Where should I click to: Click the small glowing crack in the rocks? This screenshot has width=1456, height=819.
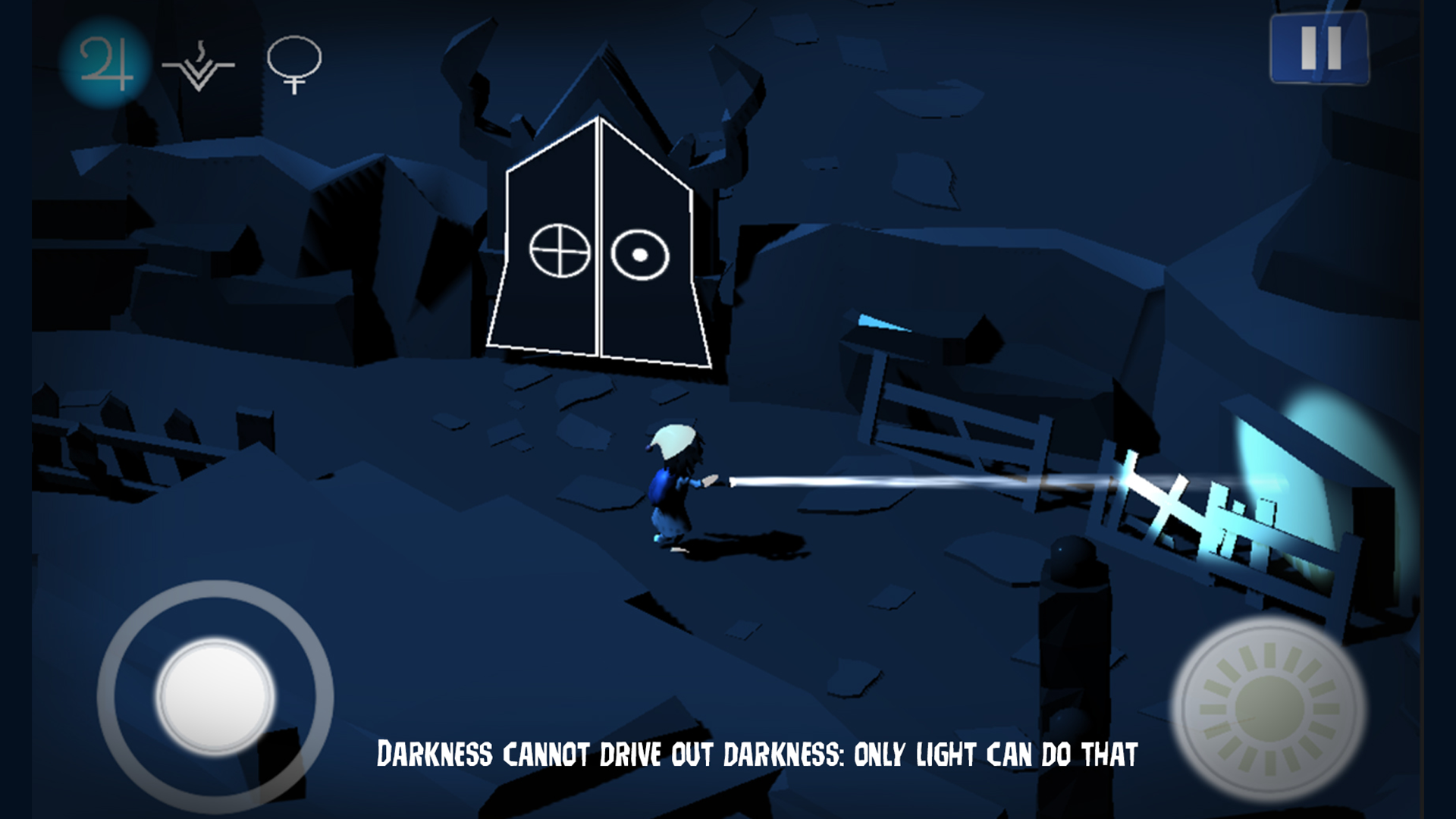pos(883,322)
